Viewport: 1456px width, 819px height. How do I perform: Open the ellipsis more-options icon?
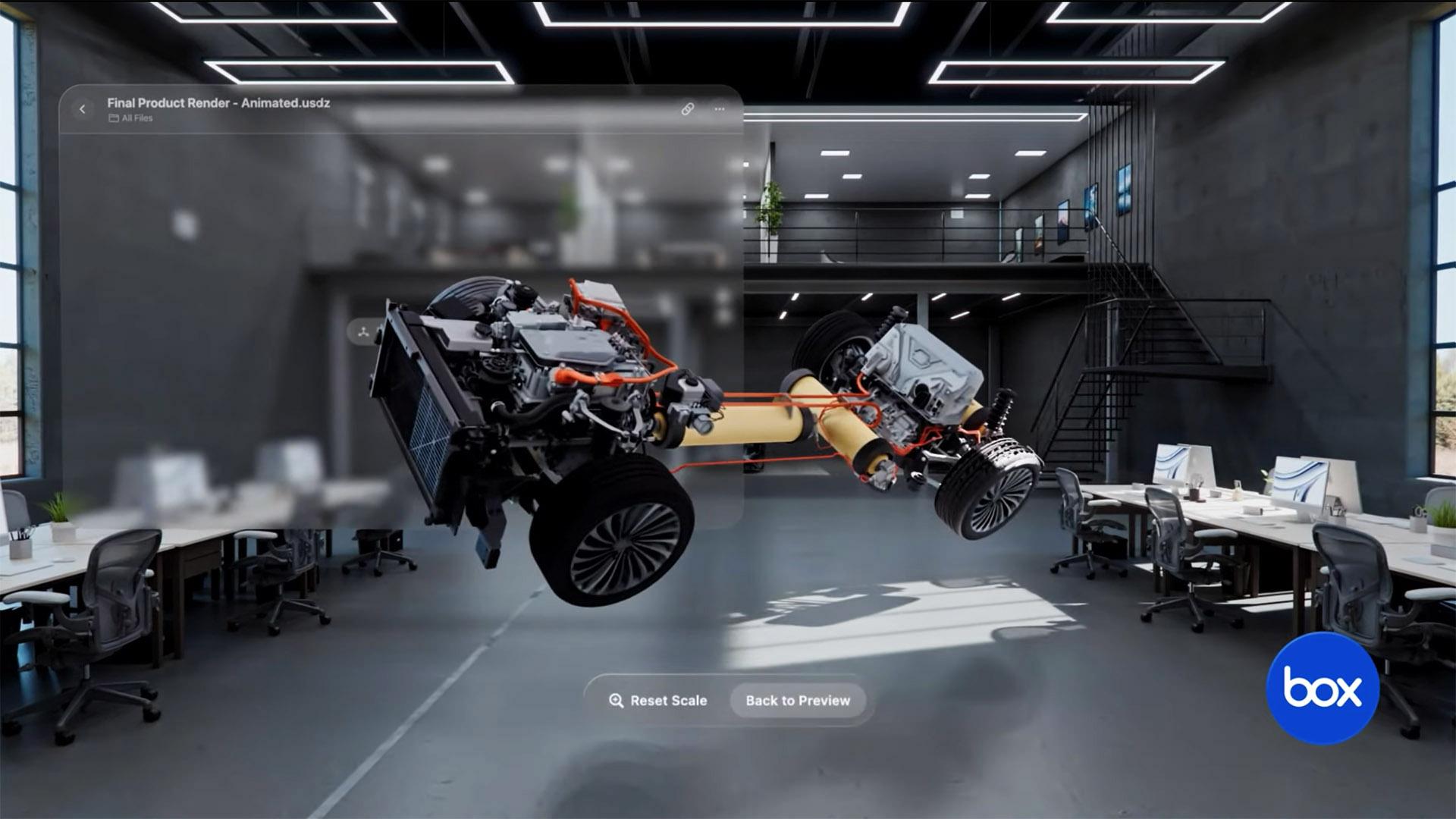click(719, 108)
